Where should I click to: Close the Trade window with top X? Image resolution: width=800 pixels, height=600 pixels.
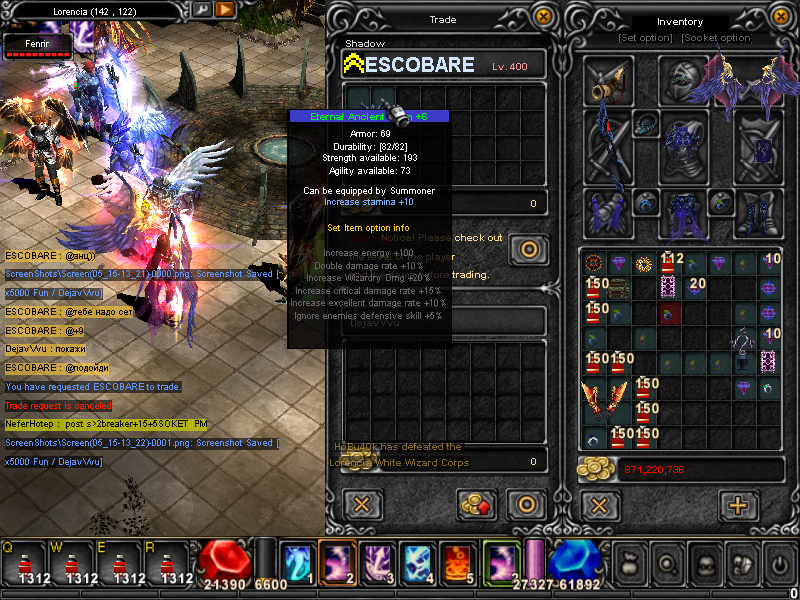(543, 16)
